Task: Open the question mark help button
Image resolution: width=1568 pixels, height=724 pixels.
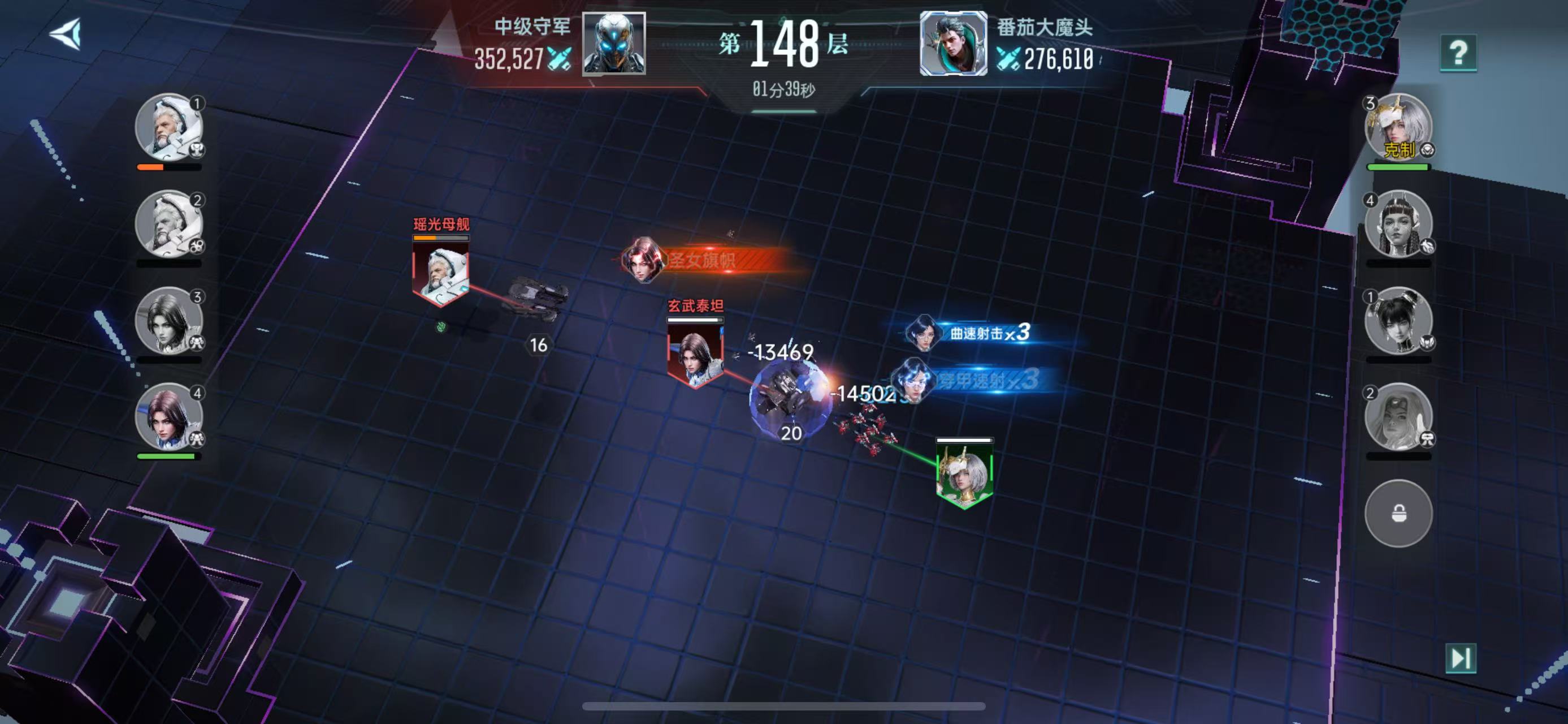Action: [1458, 53]
